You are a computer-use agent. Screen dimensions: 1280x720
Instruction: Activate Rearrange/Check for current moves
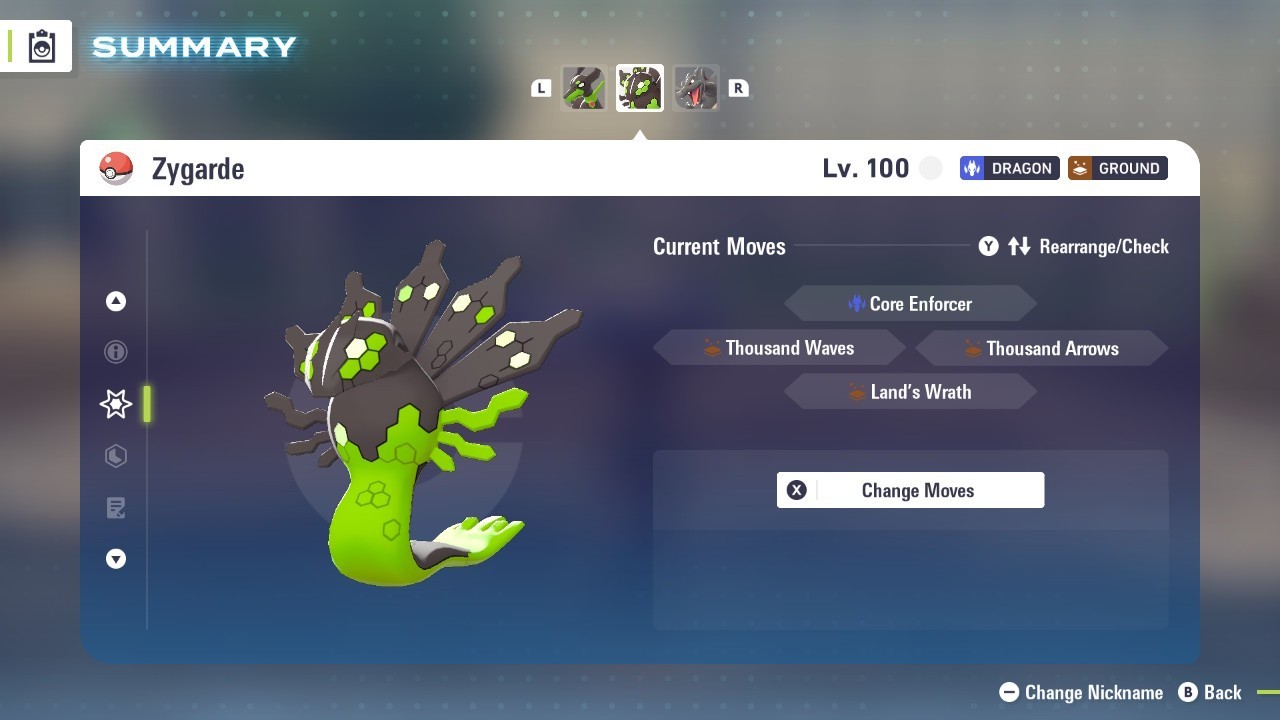tap(1074, 246)
